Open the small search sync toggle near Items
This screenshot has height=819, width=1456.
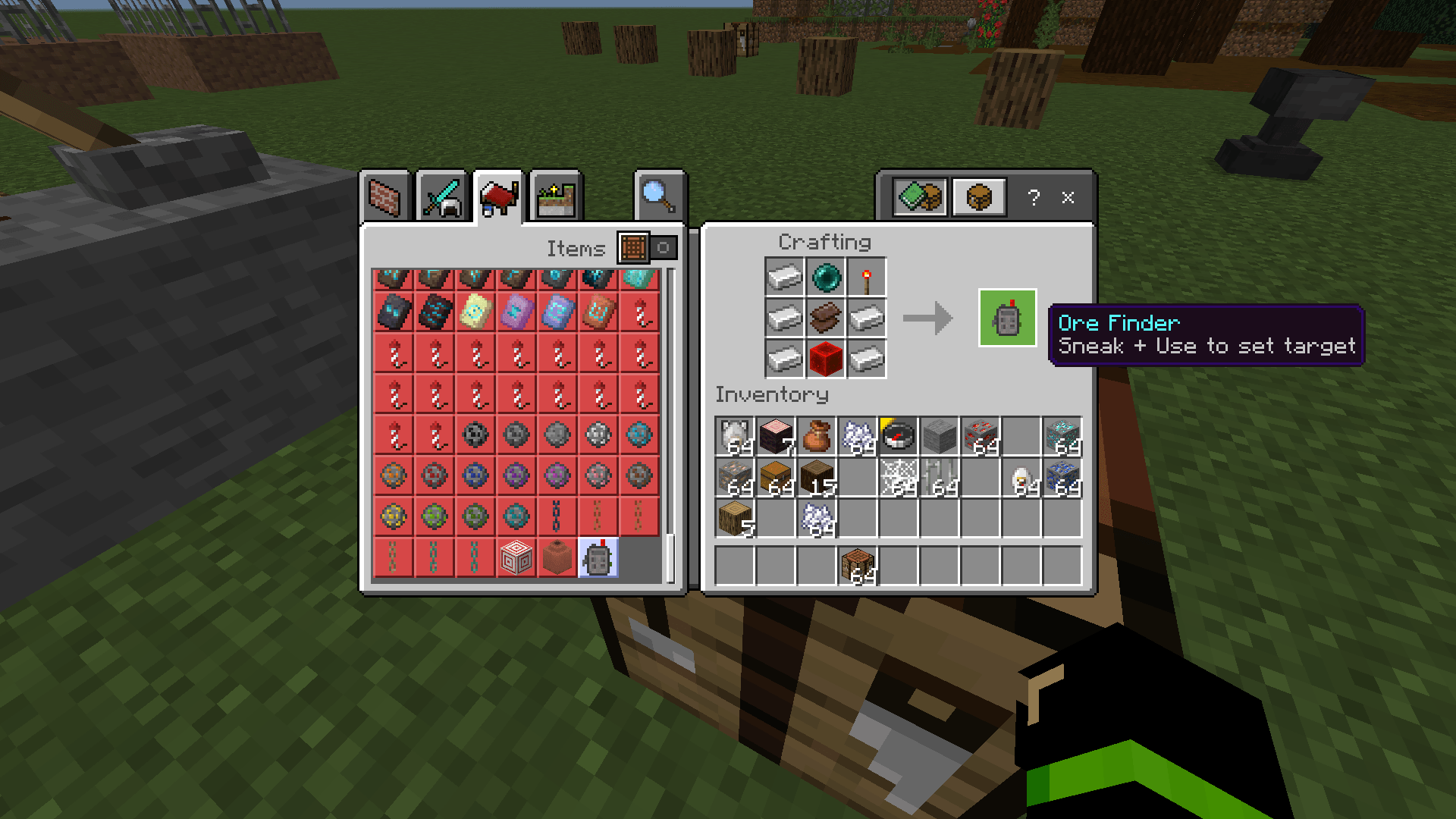(664, 248)
